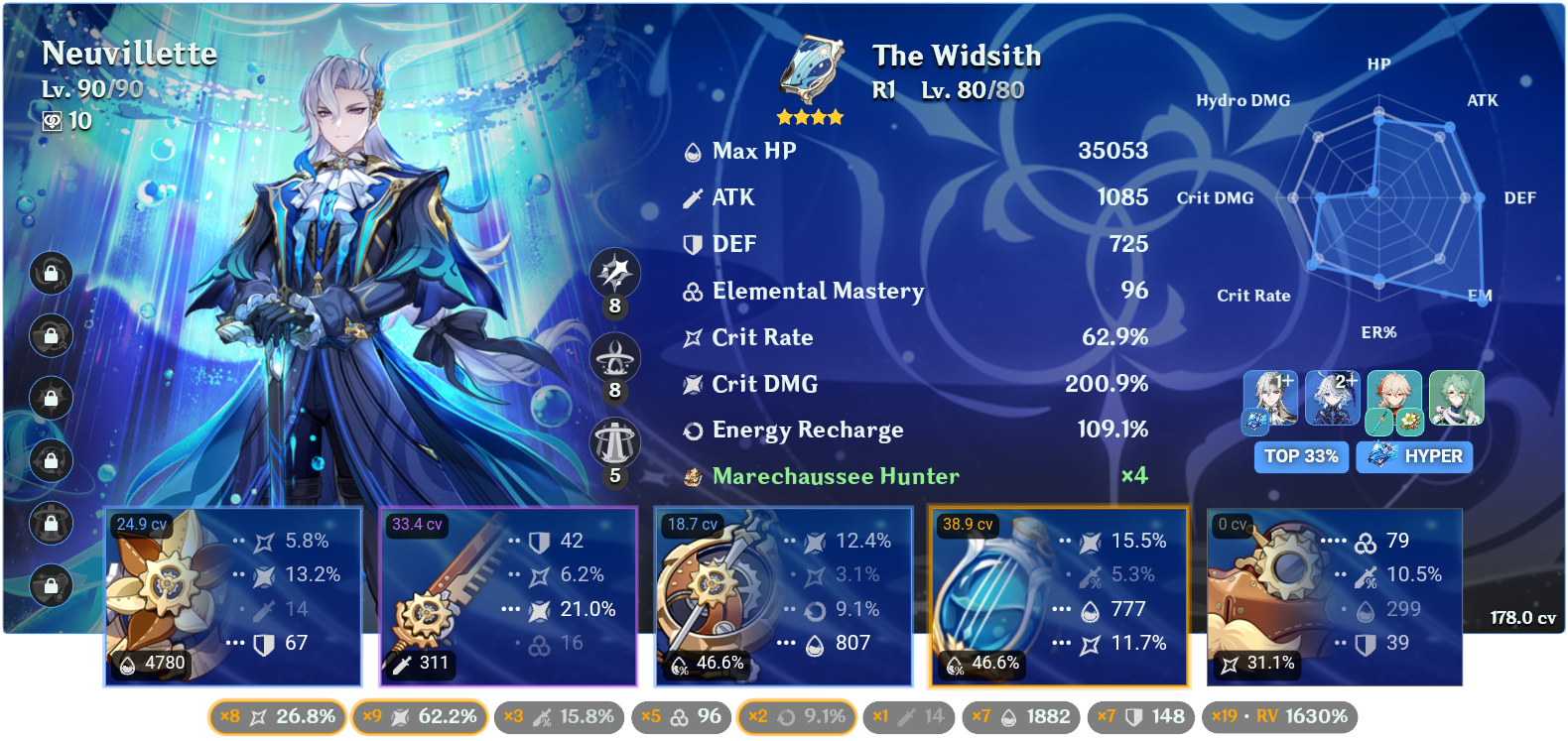
Task: Click the HYPER build button
Action: point(1414,457)
